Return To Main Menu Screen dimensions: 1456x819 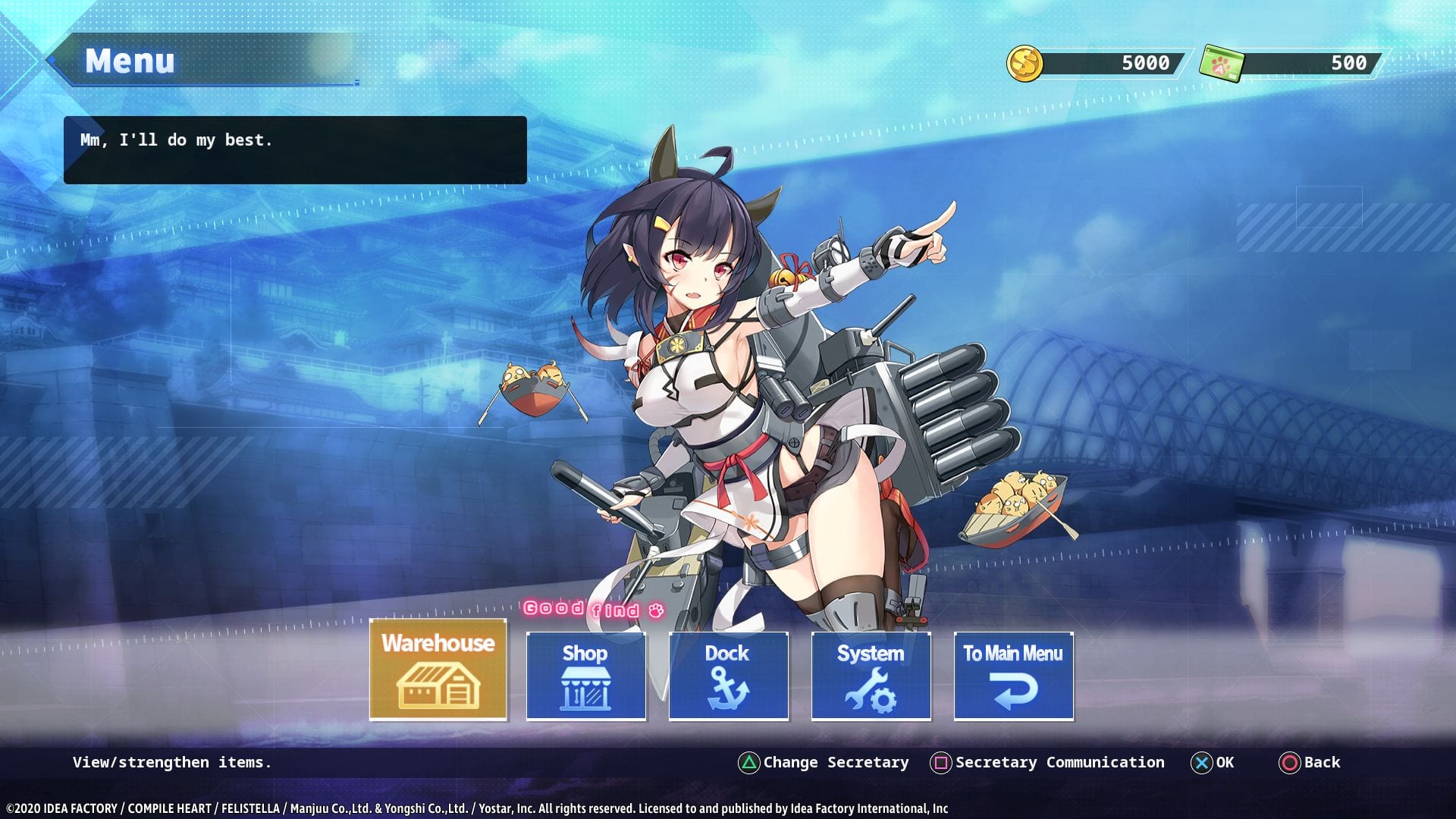click(x=1013, y=676)
